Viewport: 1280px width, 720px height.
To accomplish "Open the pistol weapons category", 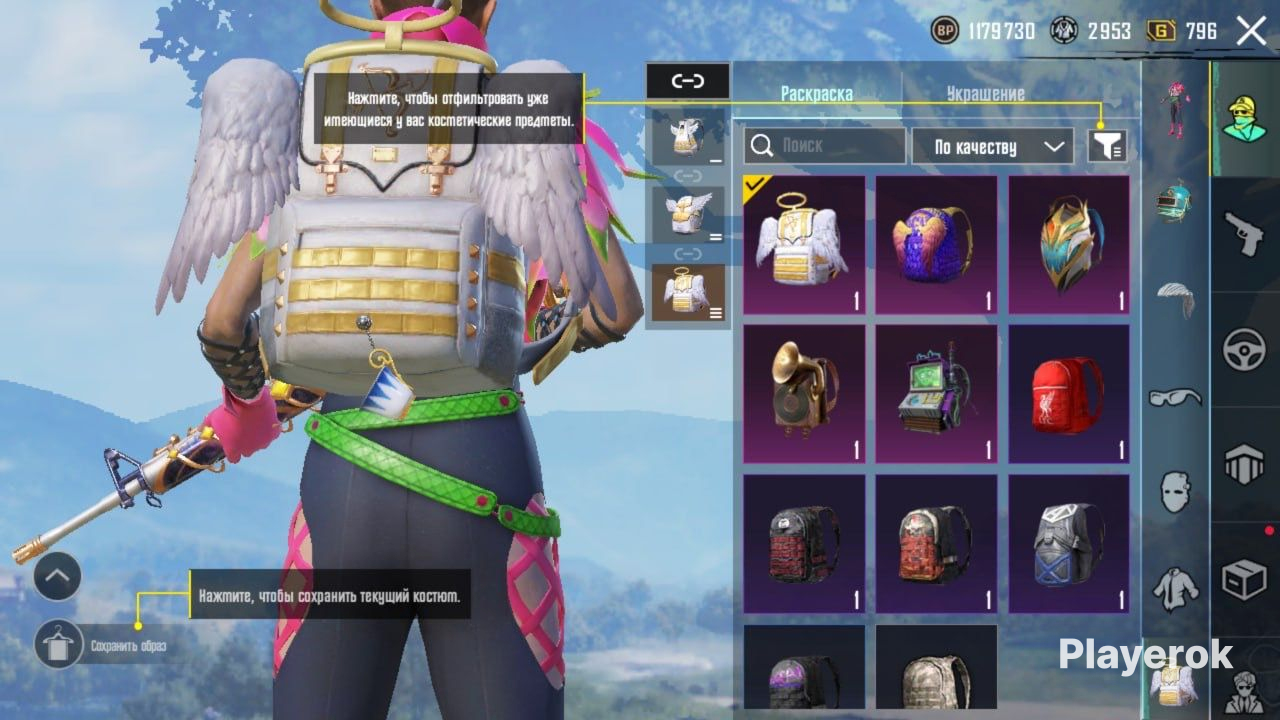I will pos(1245,234).
